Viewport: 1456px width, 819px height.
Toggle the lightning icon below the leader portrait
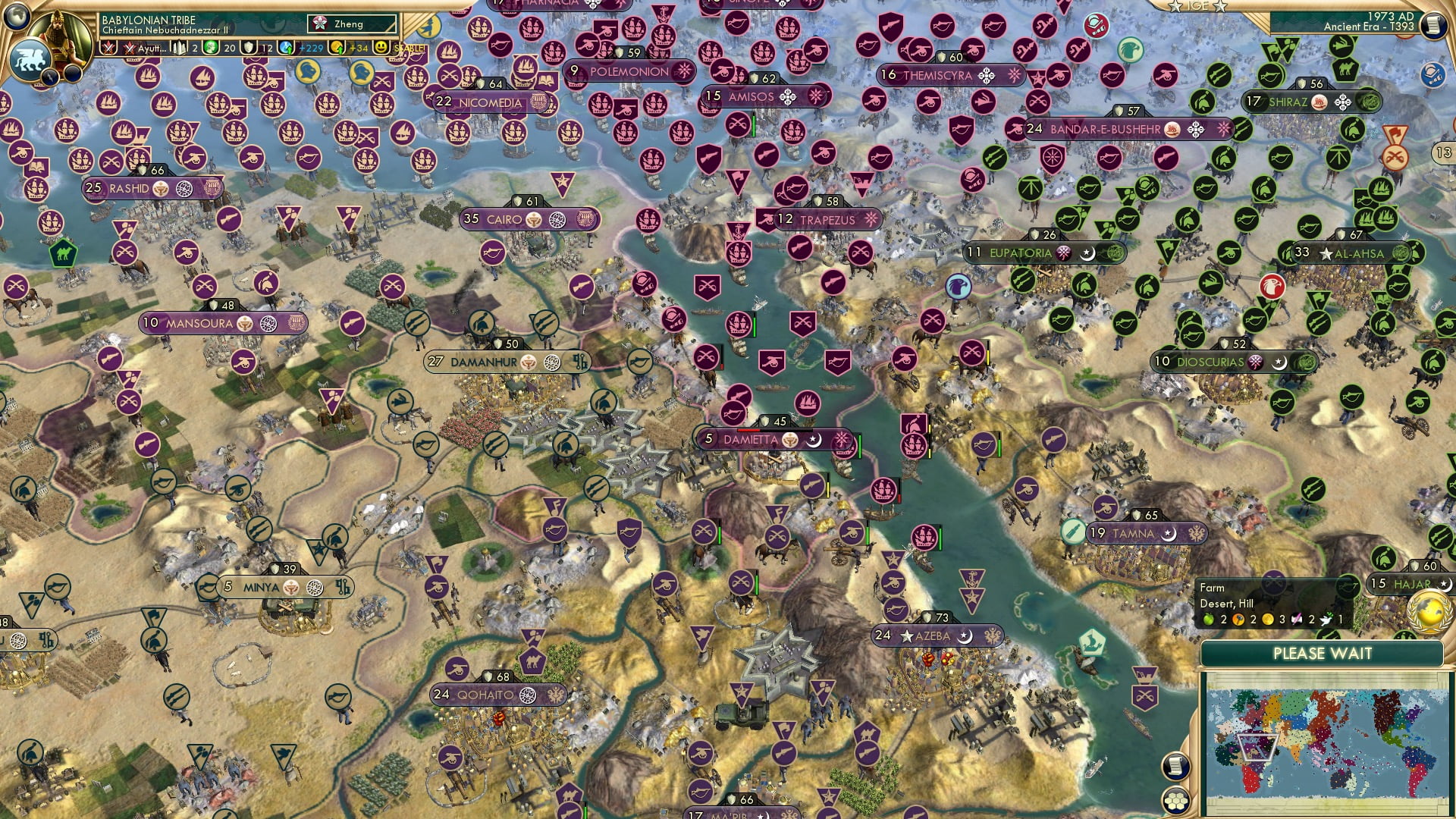click(x=51, y=77)
